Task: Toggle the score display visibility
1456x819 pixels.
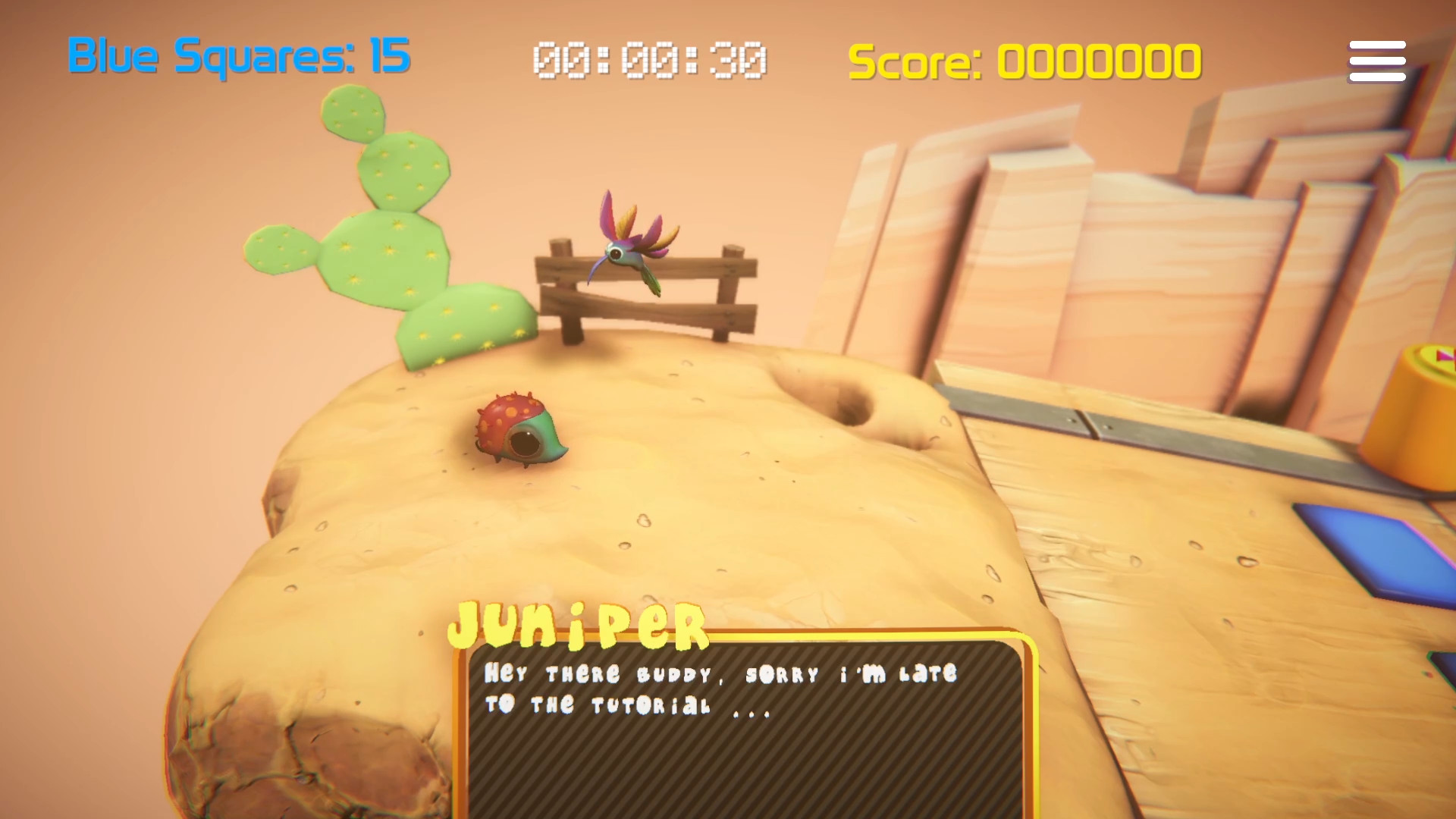Action: pyautogui.click(x=1024, y=59)
